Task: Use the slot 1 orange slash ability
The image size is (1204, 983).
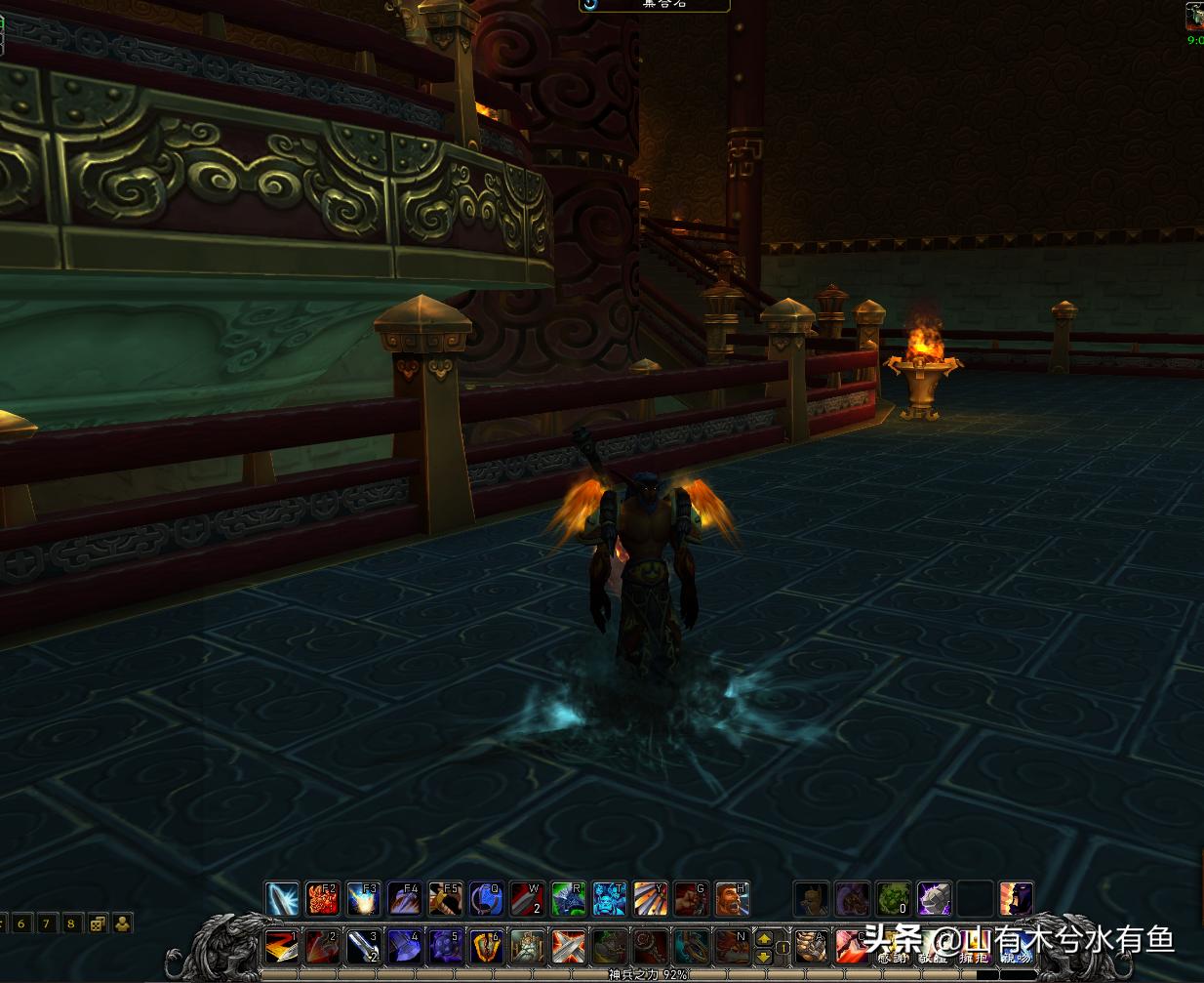Action: click(x=282, y=946)
